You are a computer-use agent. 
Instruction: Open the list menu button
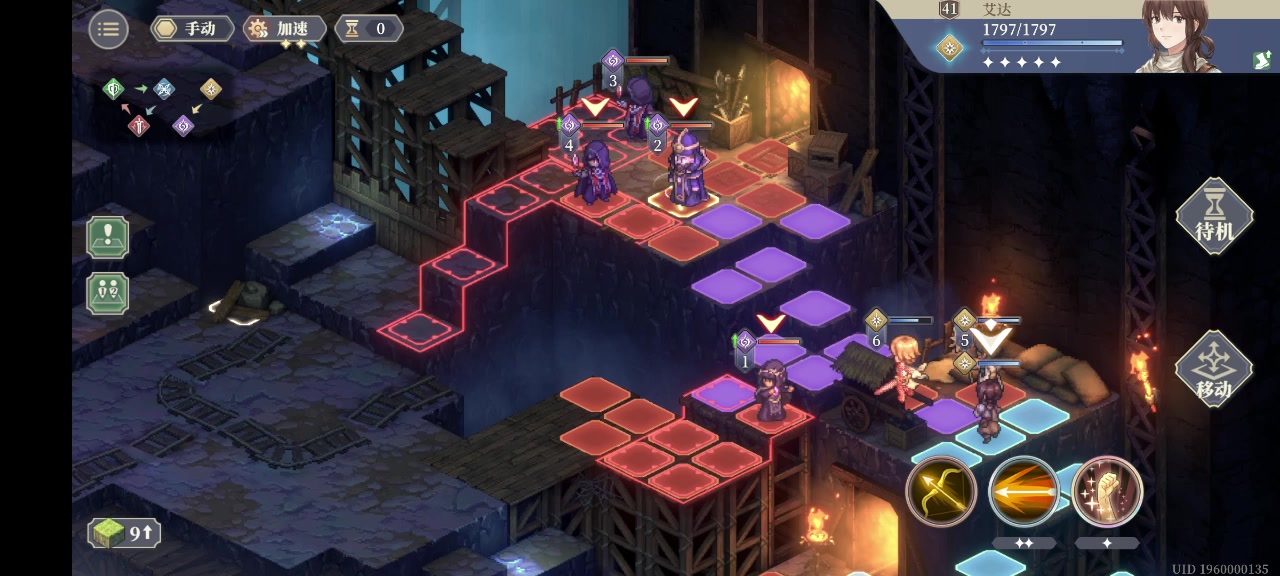coord(108,29)
